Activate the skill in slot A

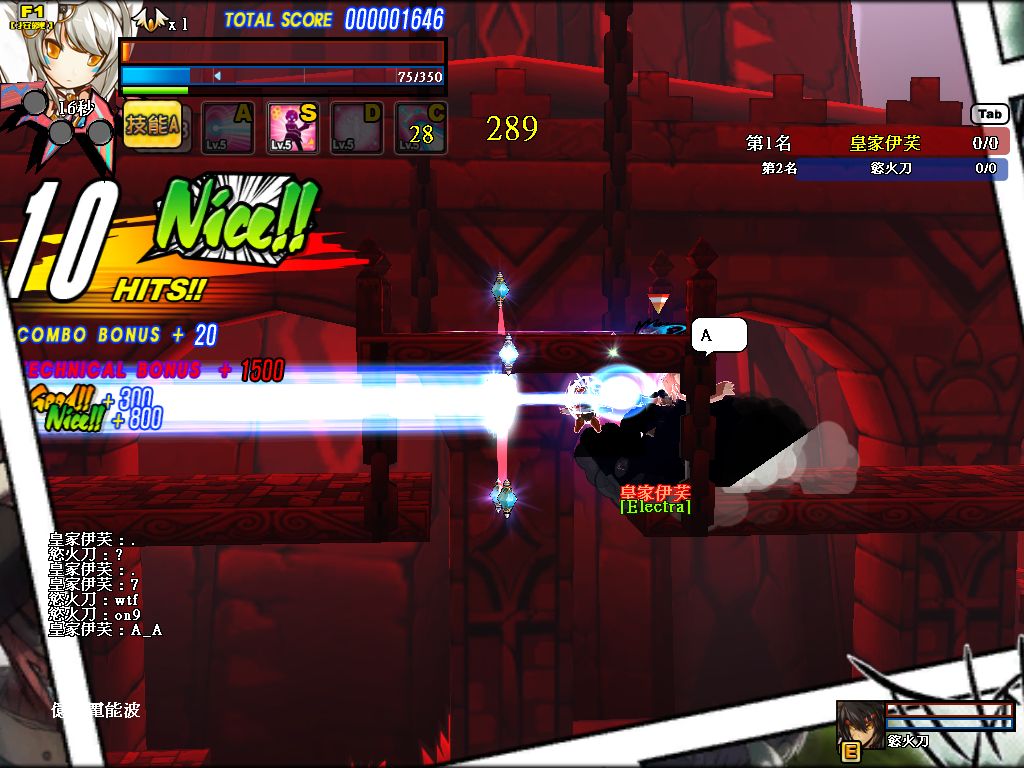229,128
